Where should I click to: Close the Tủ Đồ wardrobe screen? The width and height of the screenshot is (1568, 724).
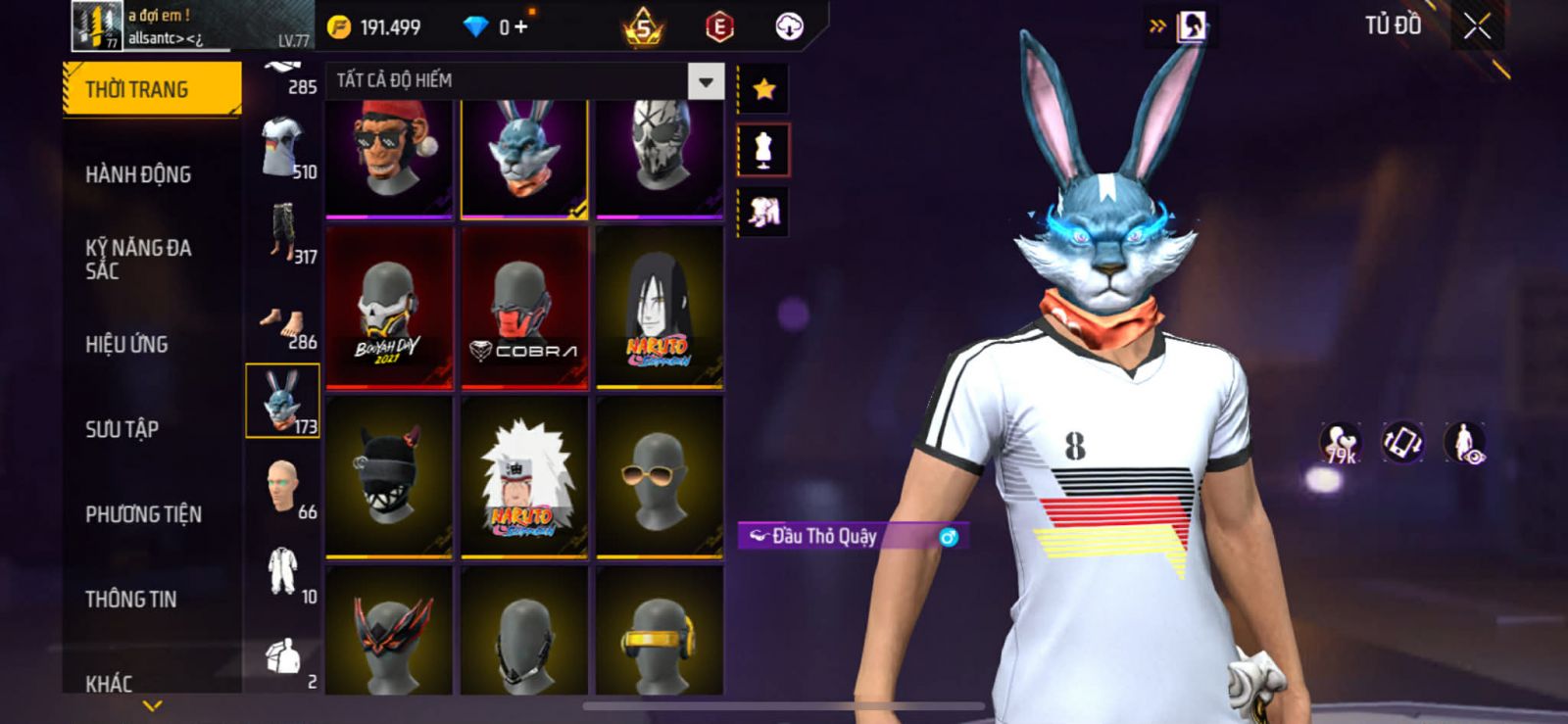[1477, 26]
